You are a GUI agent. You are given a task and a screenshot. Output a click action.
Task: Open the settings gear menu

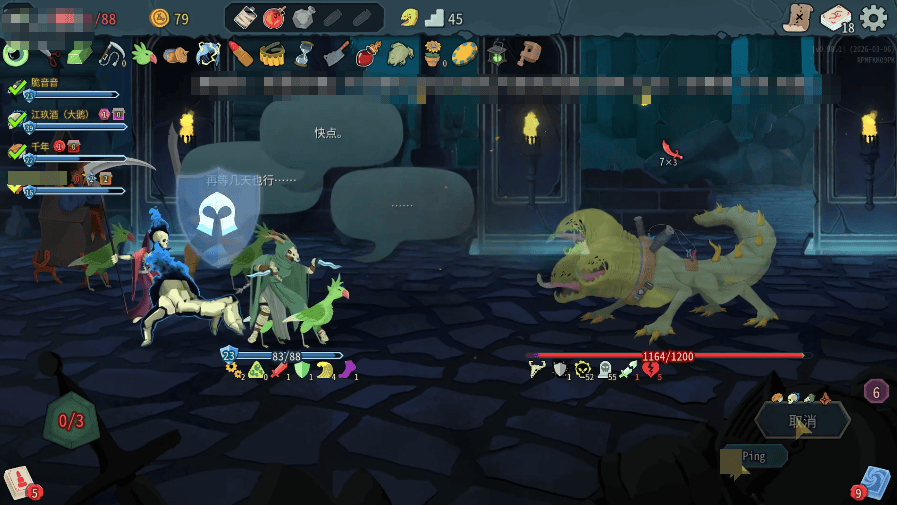point(873,17)
